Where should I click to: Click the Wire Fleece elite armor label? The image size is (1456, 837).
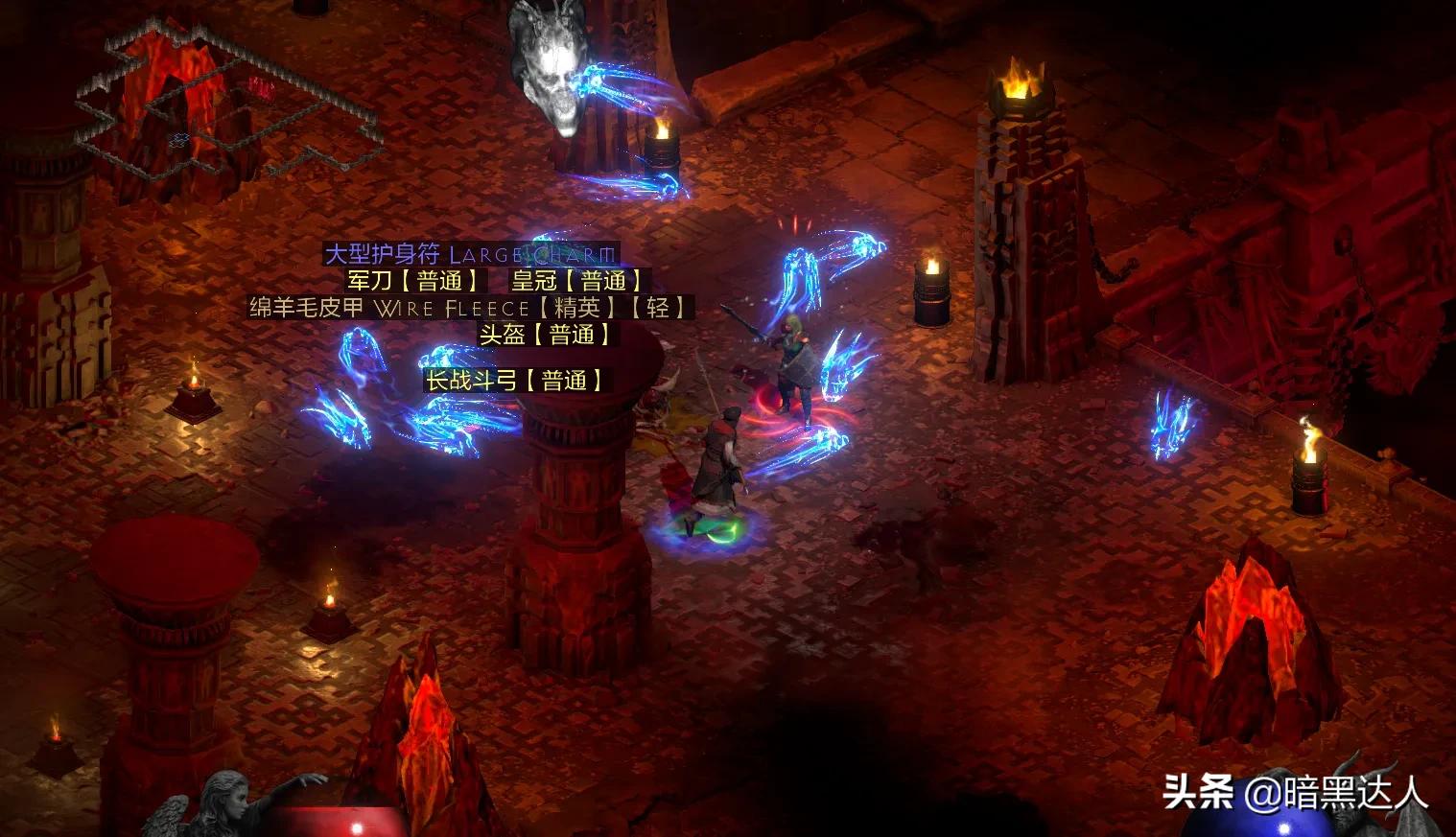click(x=470, y=308)
